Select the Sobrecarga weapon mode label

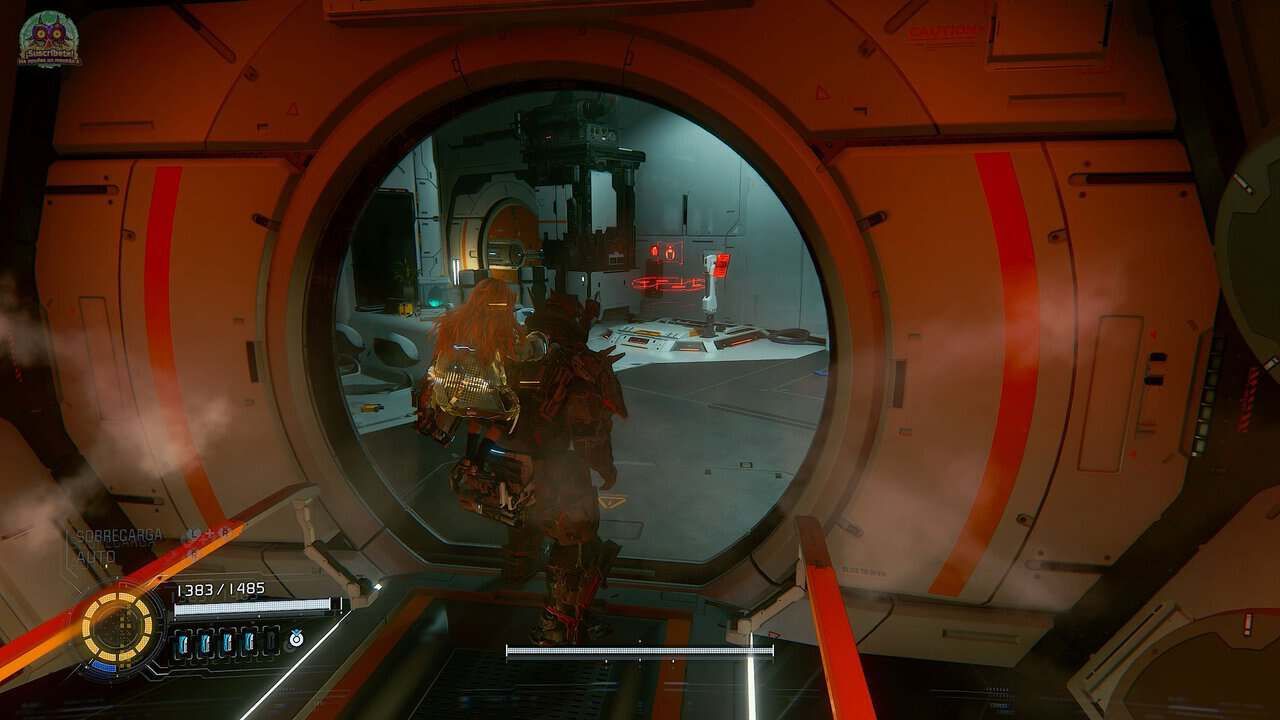[120, 536]
